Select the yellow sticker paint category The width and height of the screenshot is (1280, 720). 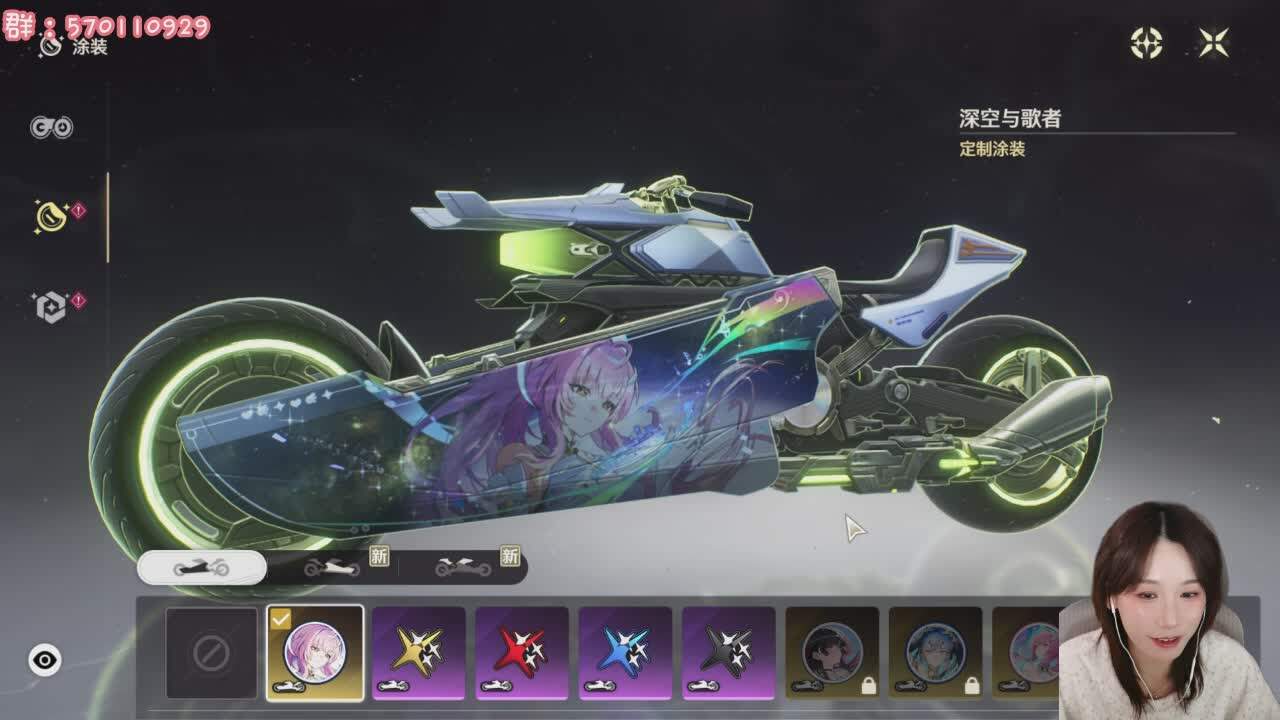[52, 214]
